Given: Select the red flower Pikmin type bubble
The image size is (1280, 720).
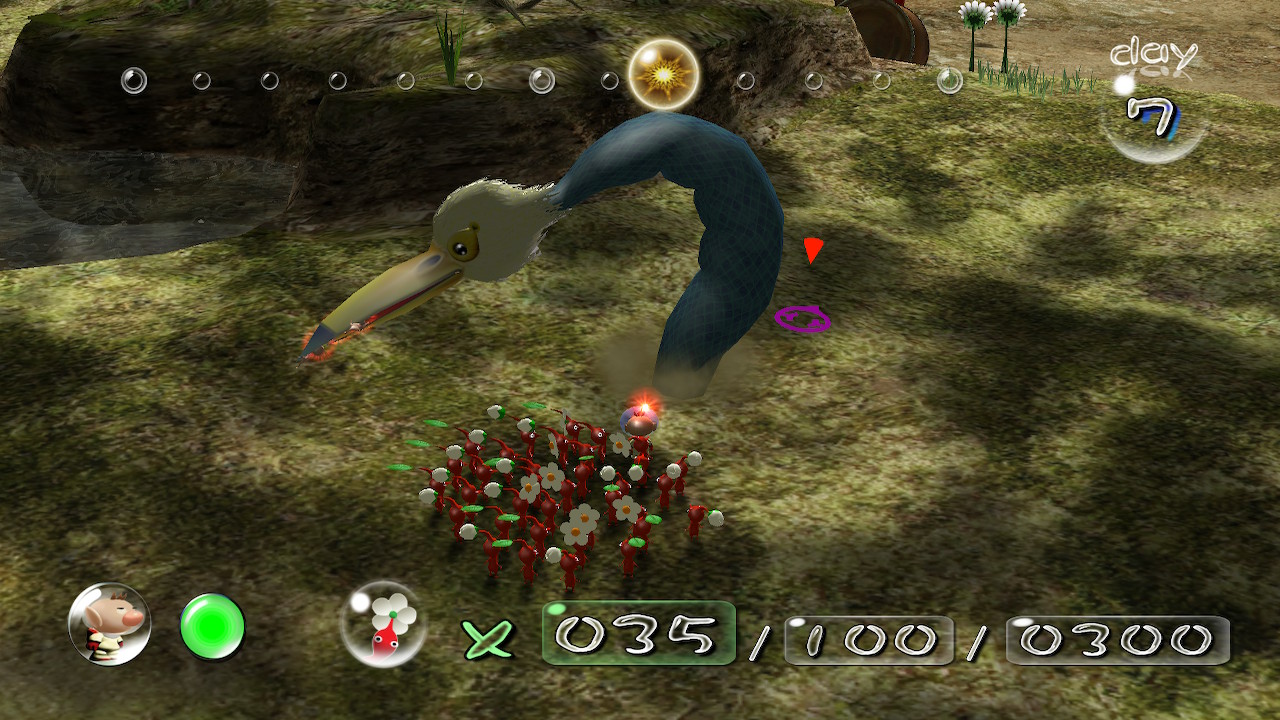Looking at the screenshot, I should pos(383,625).
